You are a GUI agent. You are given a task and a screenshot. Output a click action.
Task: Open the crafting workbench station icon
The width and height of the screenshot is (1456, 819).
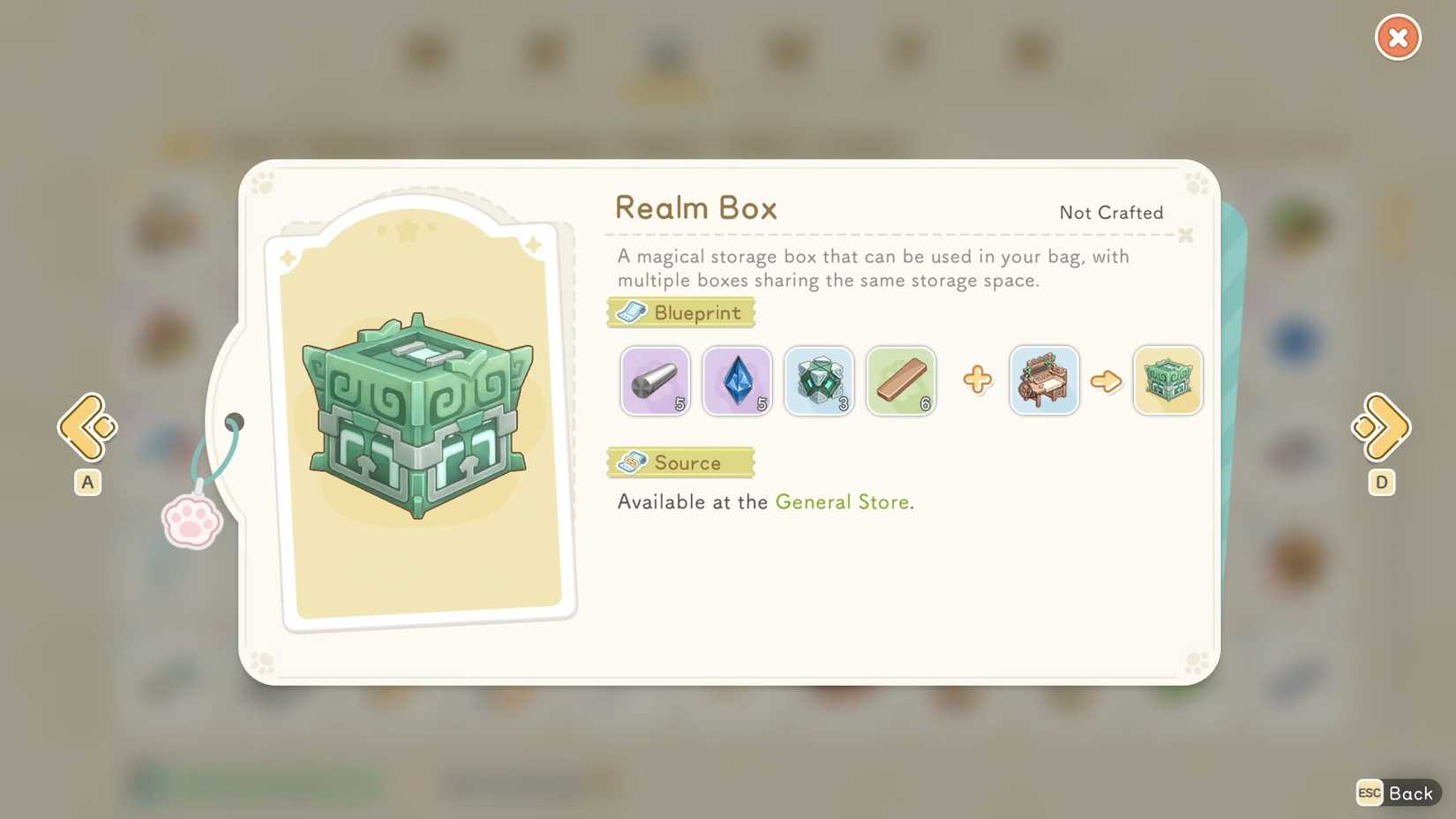[x=1044, y=380]
